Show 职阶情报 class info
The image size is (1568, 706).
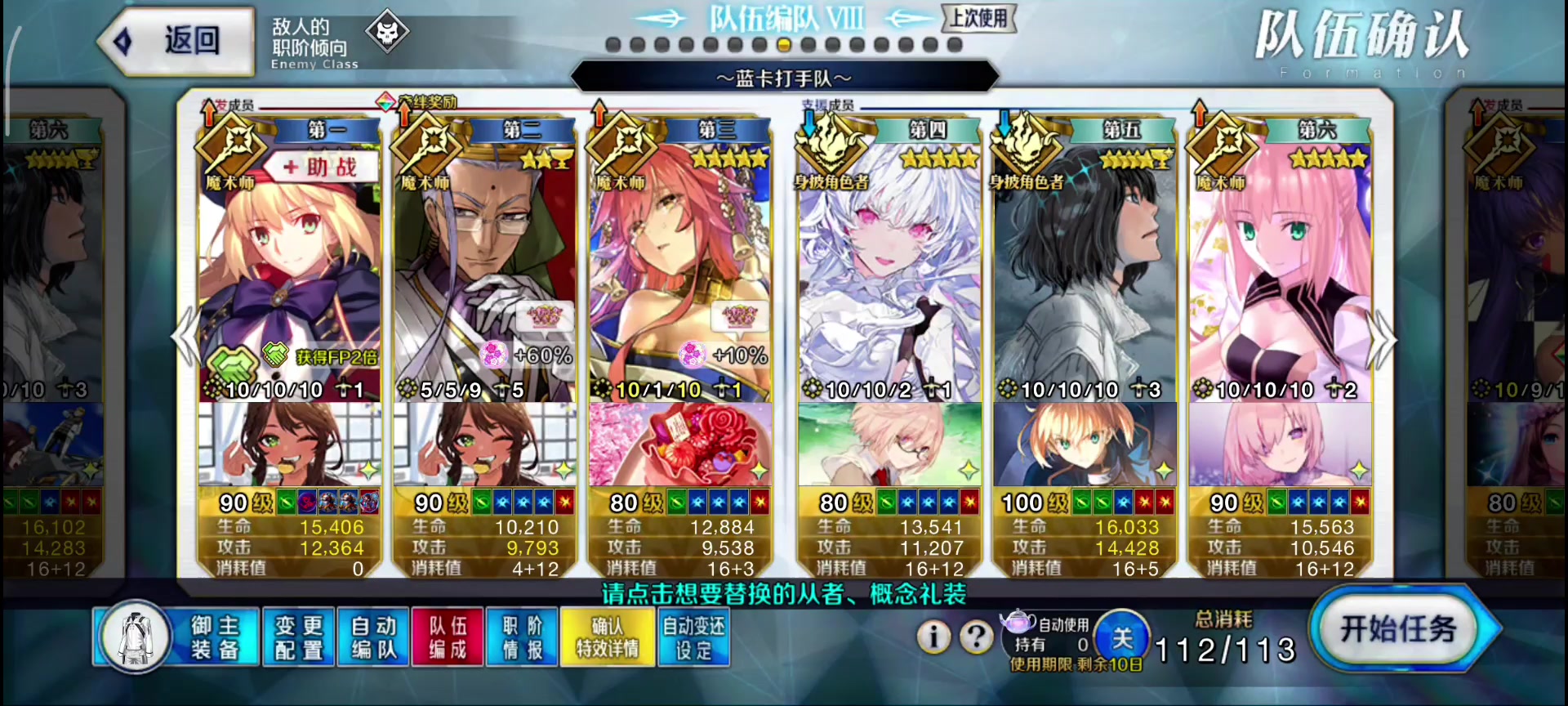click(x=522, y=637)
